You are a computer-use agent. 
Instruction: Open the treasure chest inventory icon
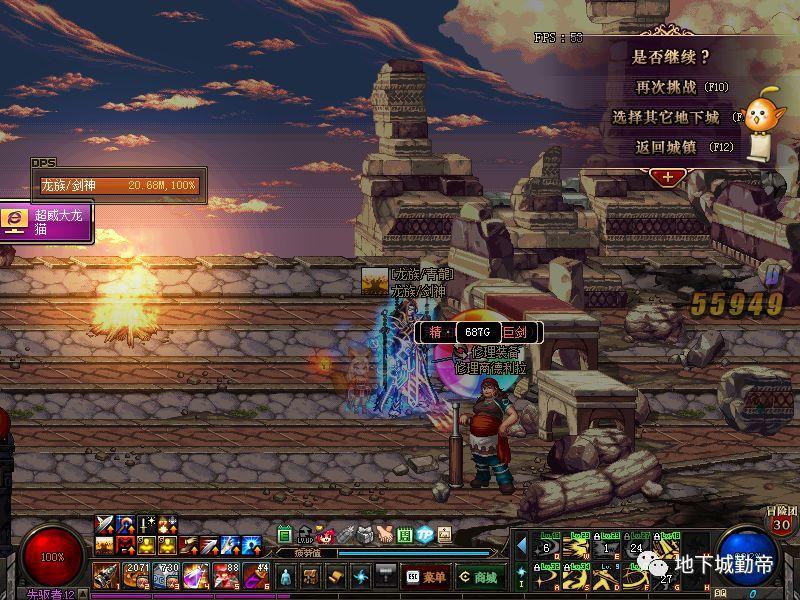[311, 577]
